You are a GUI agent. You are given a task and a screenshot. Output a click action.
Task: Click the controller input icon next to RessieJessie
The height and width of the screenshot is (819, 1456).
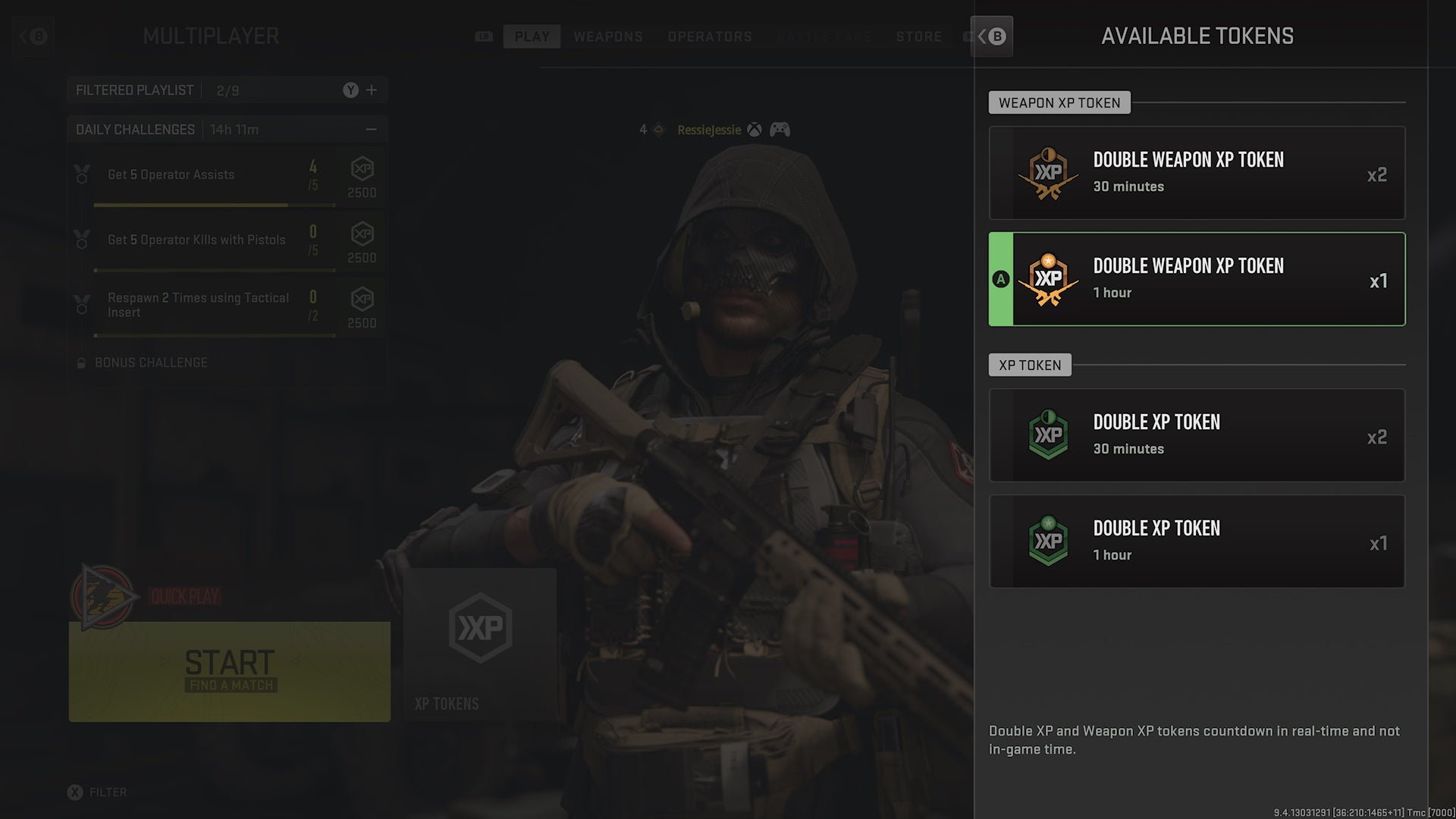780,130
